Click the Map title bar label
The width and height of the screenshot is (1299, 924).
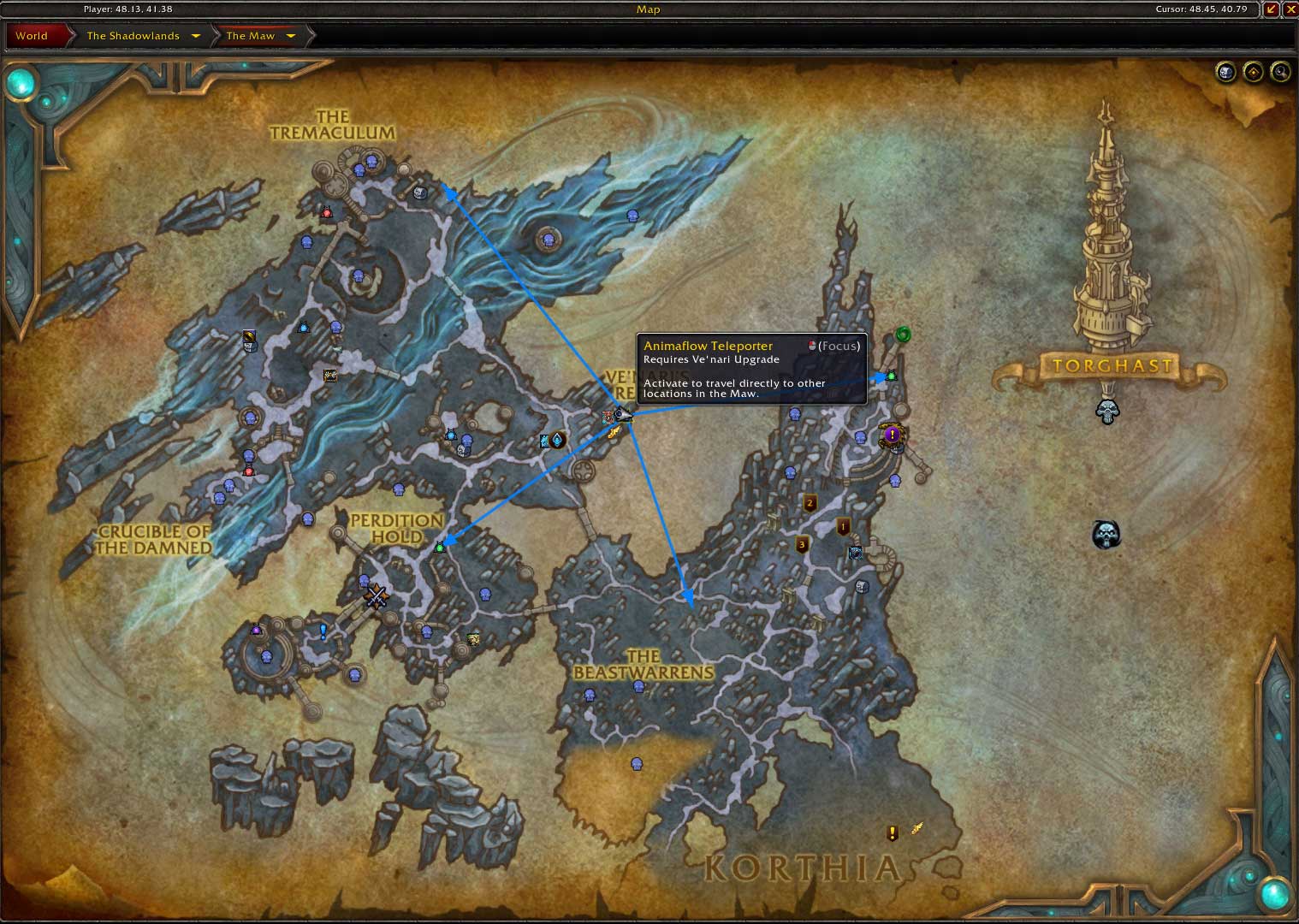click(x=648, y=9)
